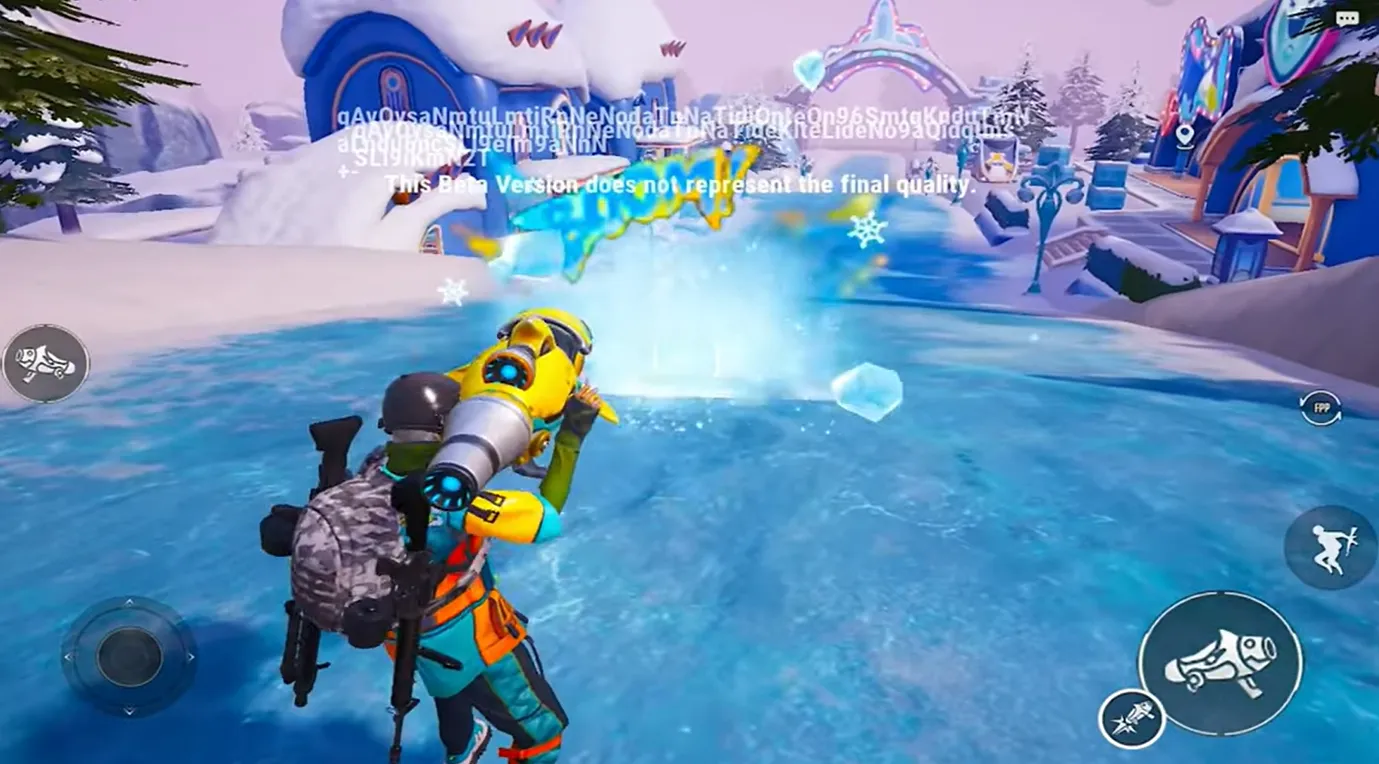Tap the virtual movement joystick

(129, 657)
